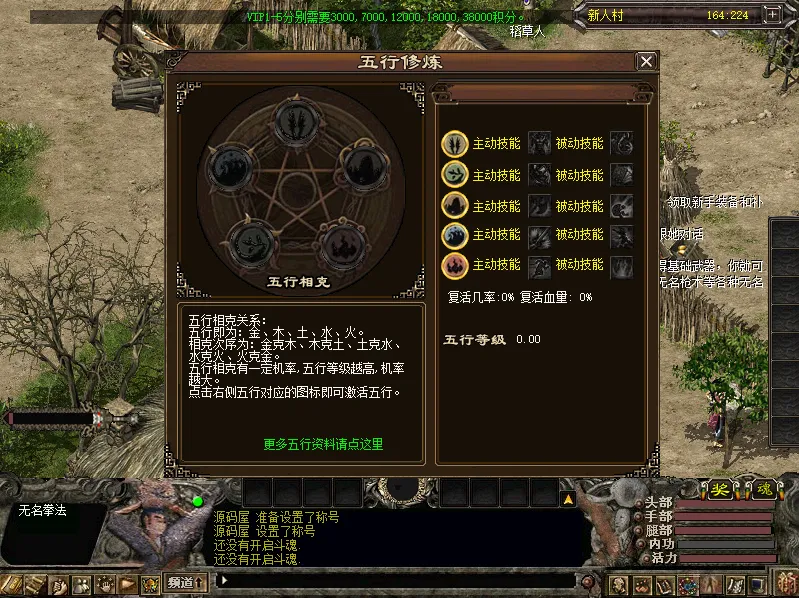Click the yellow up-arrow beside the hotbar

[x=567, y=497]
